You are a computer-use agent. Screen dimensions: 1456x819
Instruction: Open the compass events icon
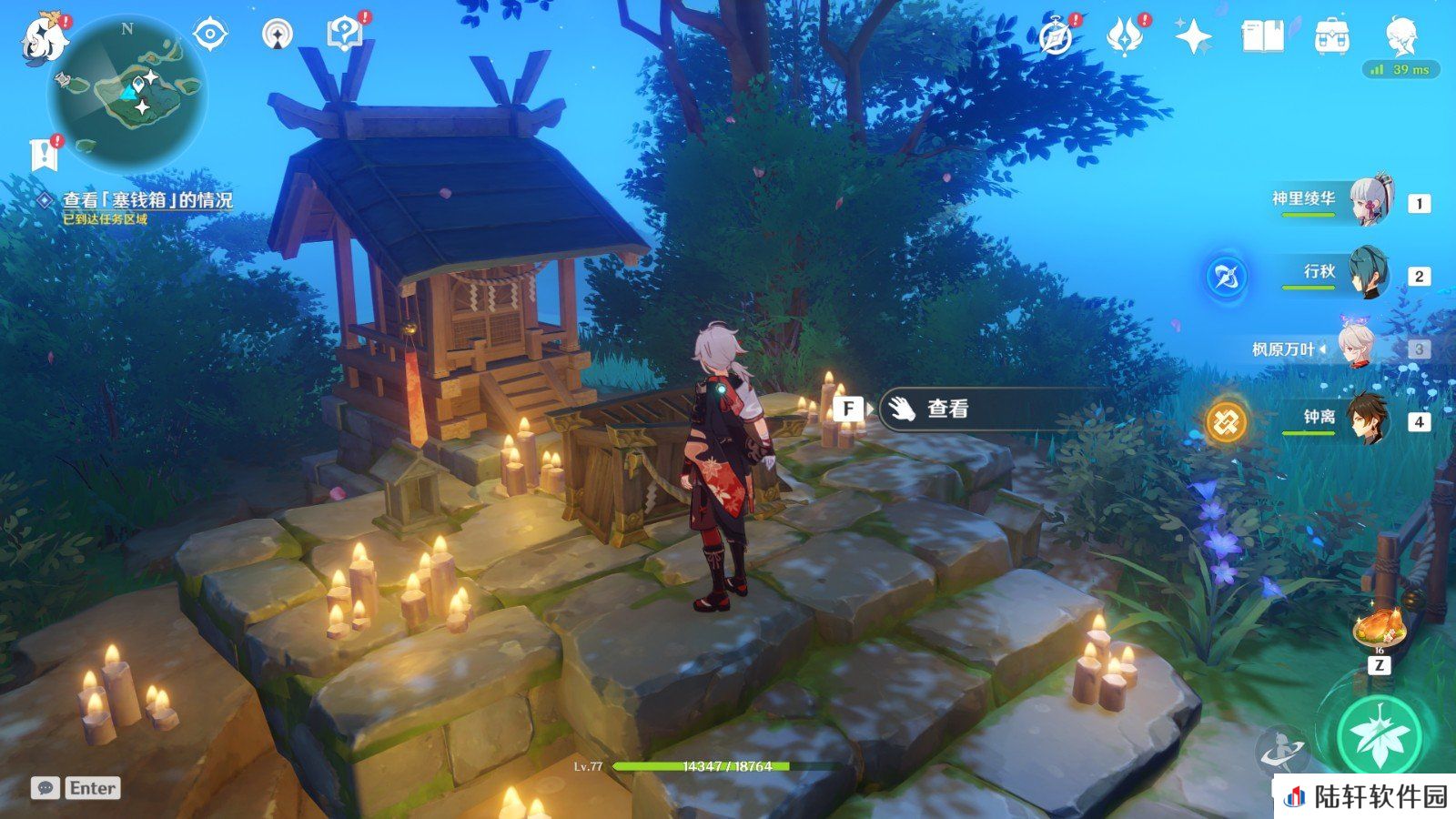[x=1057, y=38]
